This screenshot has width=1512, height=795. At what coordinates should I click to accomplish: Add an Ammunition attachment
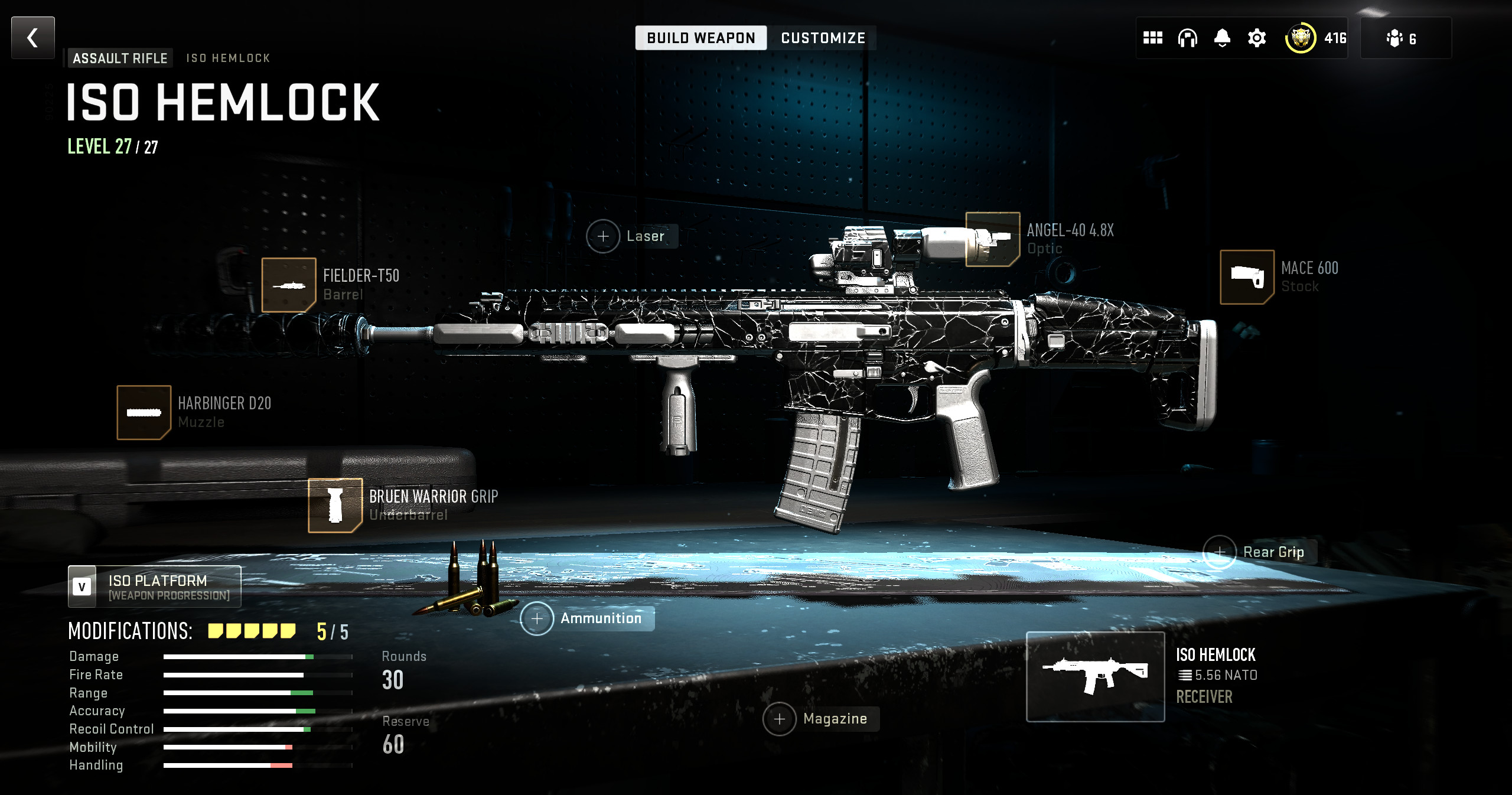(537, 619)
